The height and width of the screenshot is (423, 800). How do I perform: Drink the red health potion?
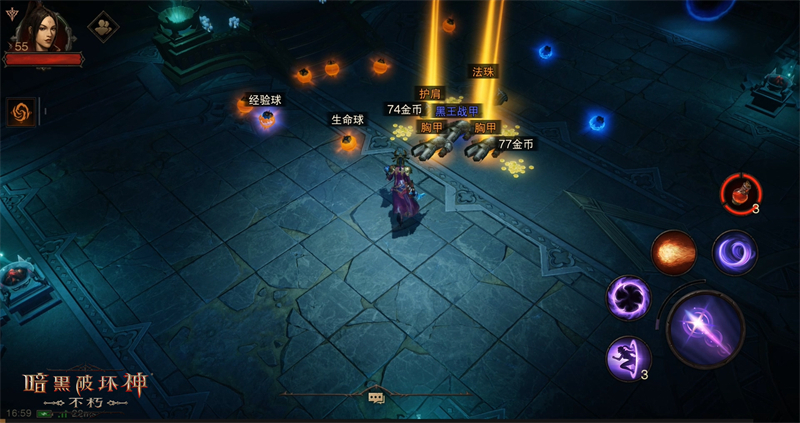point(741,192)
